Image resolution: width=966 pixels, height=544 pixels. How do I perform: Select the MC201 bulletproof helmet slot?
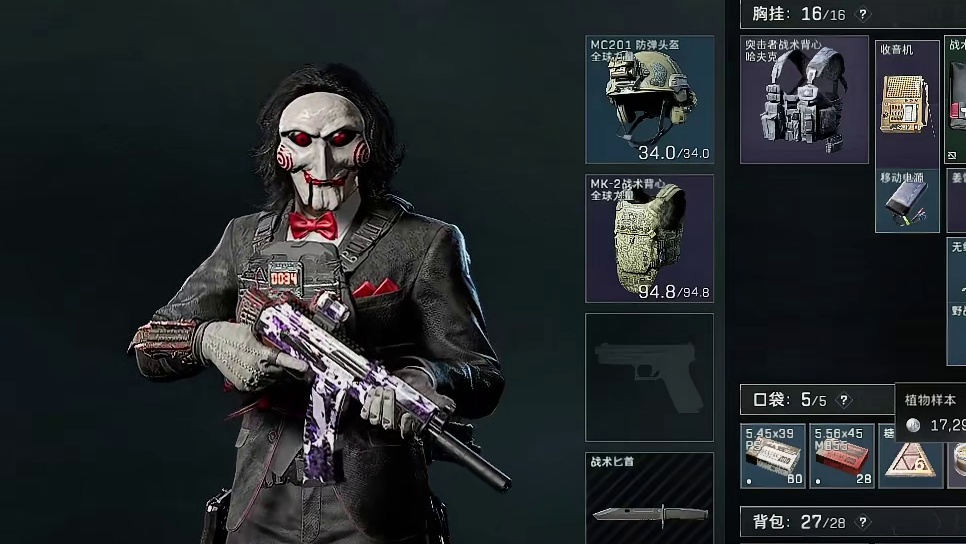tap(649, 100)
